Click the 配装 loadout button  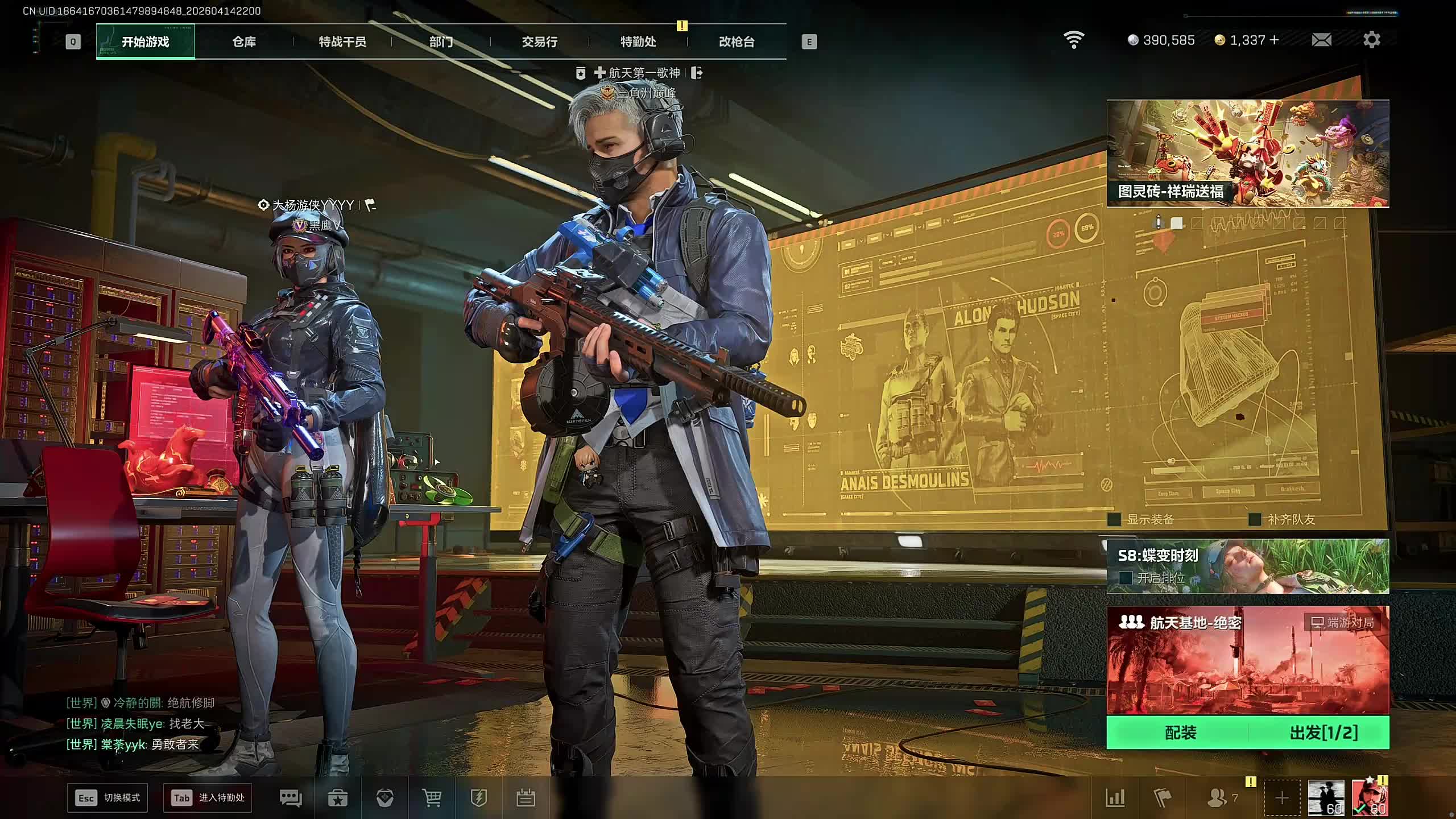[x=1180, y=733]
